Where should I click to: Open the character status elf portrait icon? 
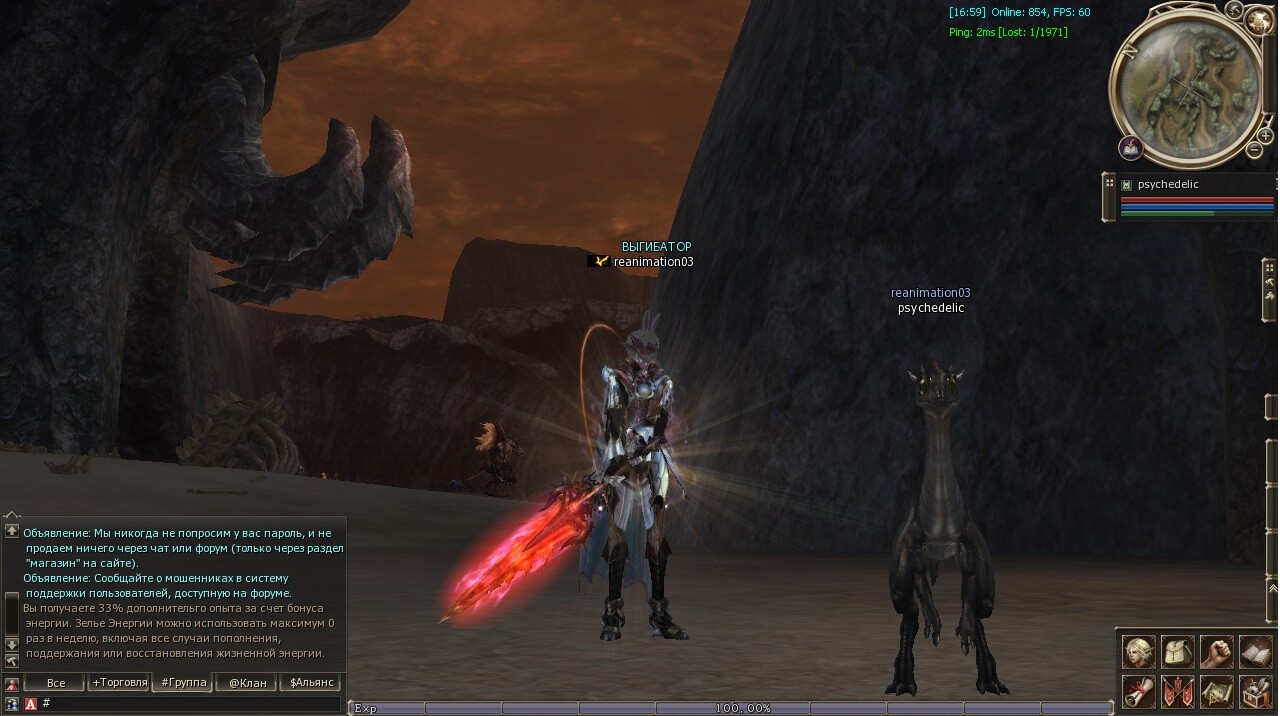point(1138,652)
